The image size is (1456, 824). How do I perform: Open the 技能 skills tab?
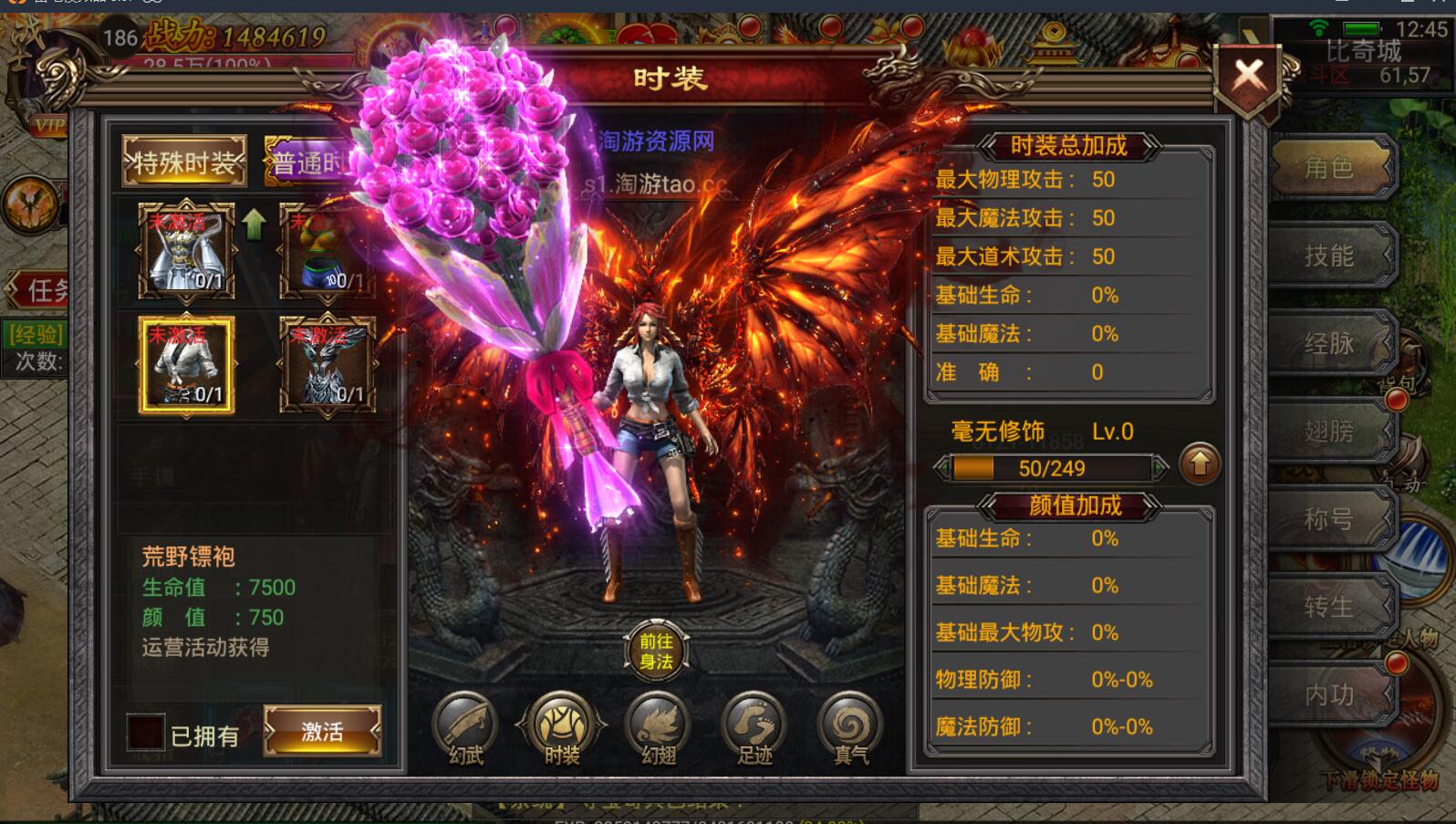coord(1329,256)
